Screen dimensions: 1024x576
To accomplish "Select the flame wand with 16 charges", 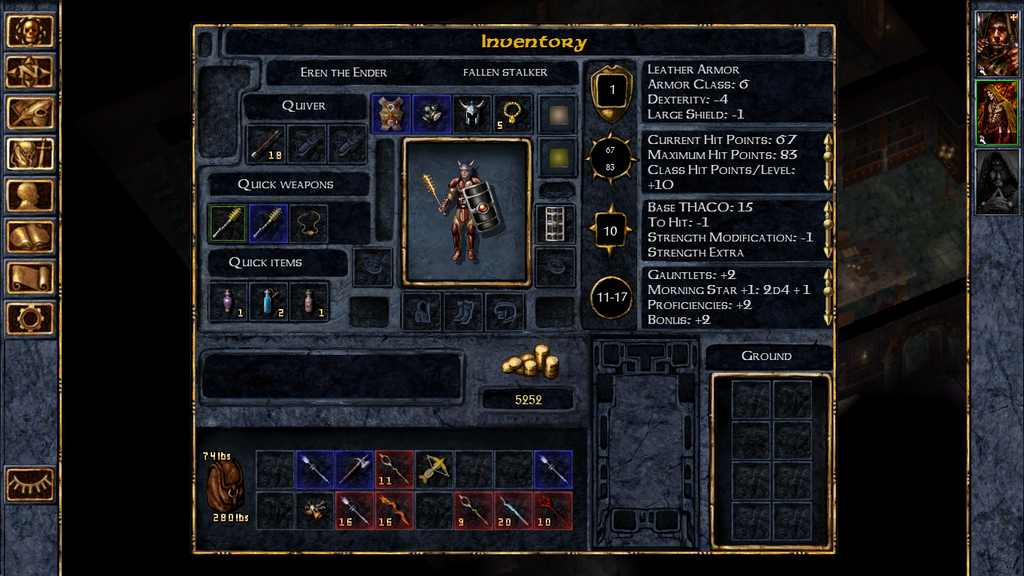I will coord(394,510).
